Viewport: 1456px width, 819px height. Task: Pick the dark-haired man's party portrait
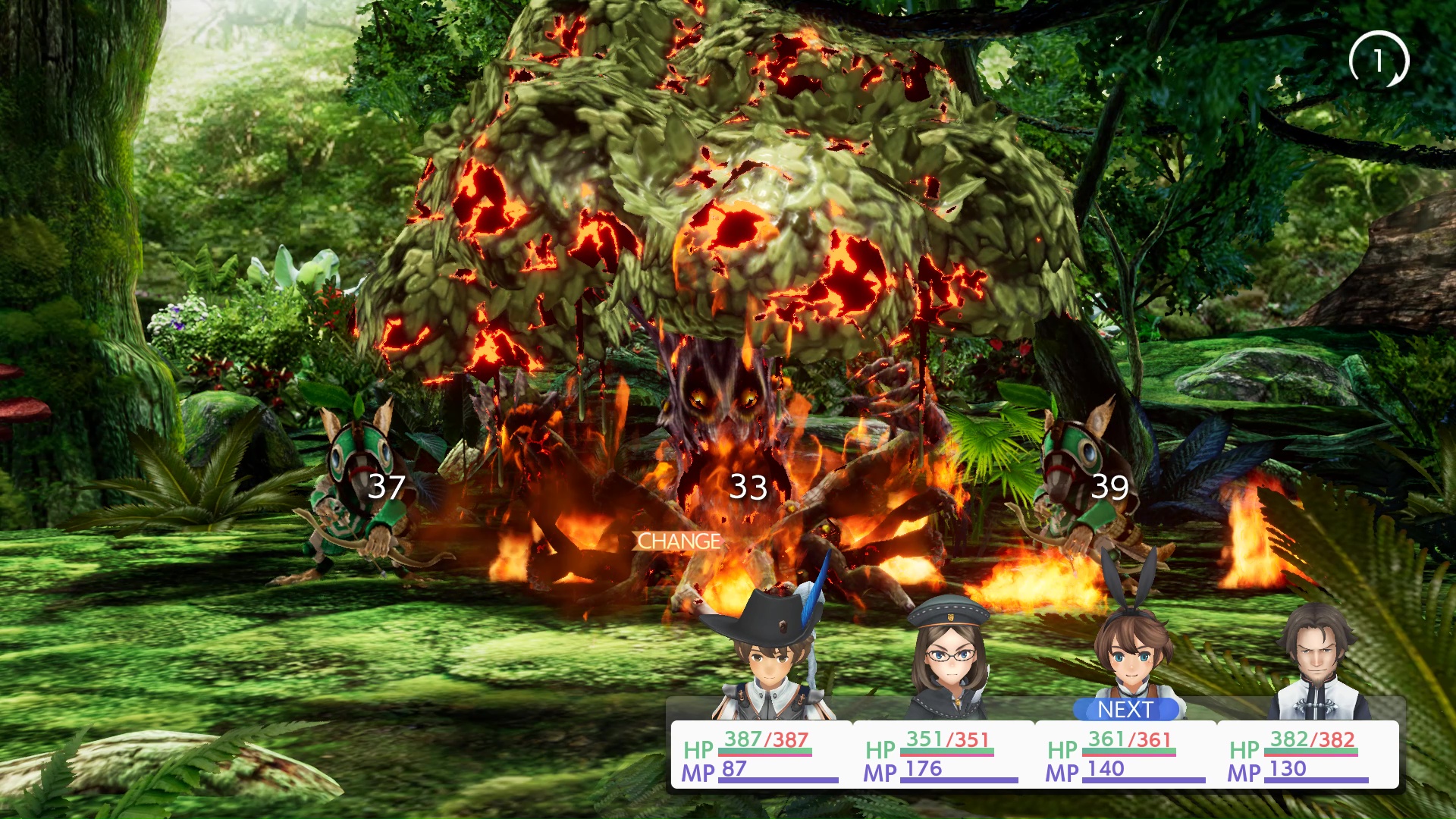[x=1316, y=661]
